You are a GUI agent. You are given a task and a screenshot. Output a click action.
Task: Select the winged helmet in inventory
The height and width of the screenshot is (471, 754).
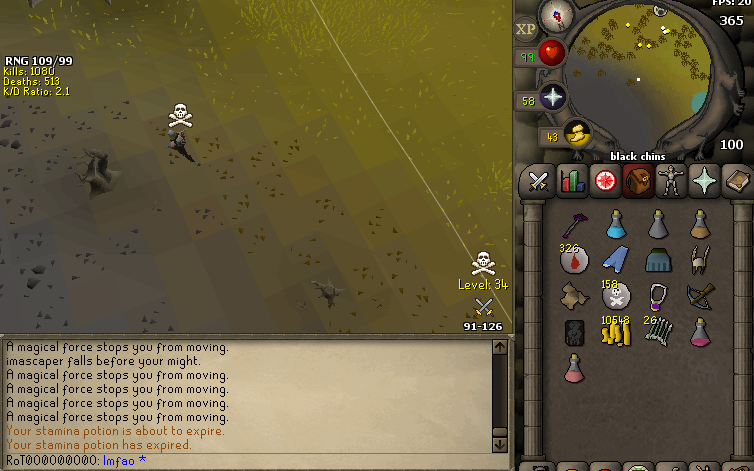click(x=700, y=260)
